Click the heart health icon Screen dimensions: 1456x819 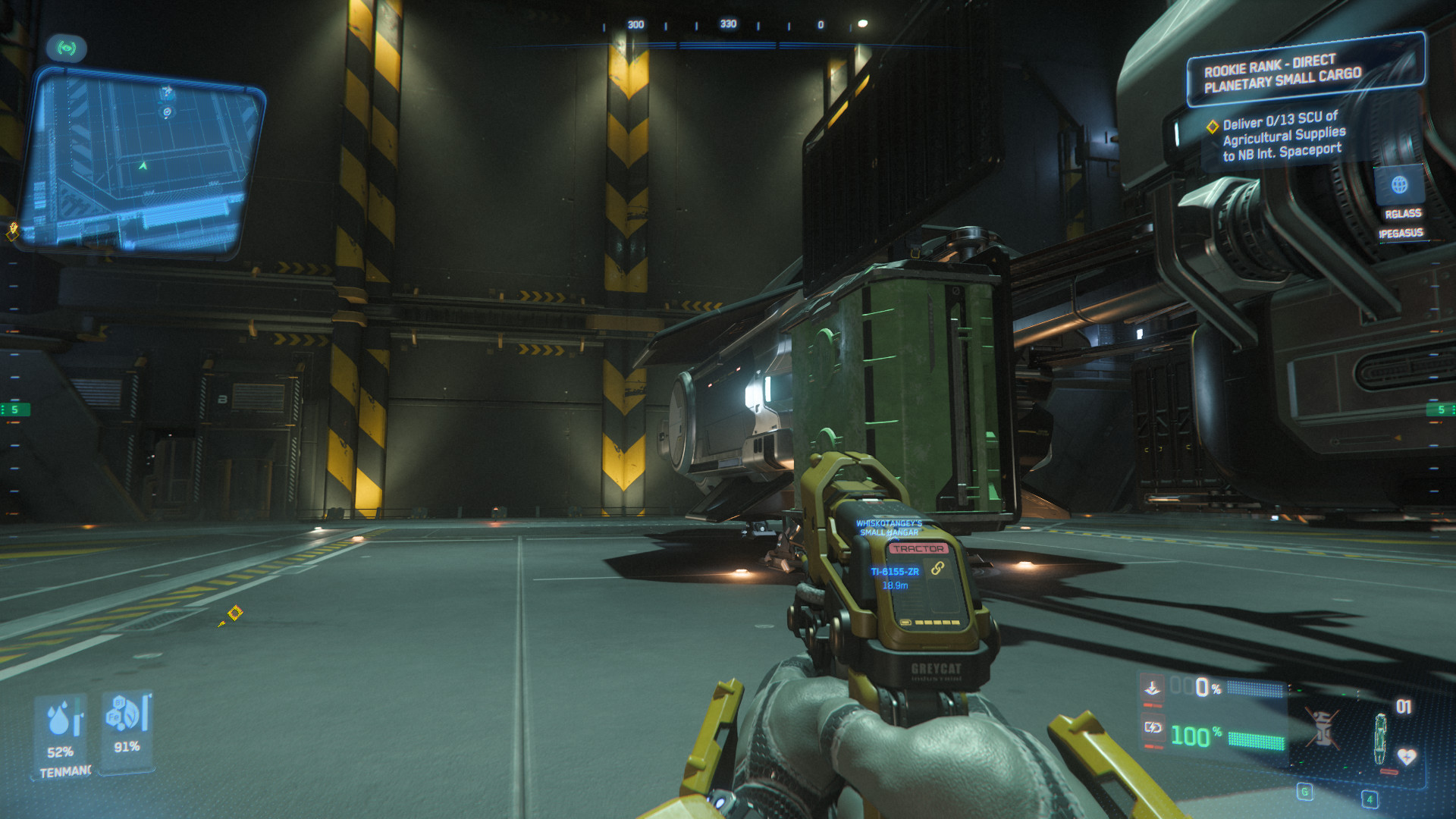(x=1406, y=757)
